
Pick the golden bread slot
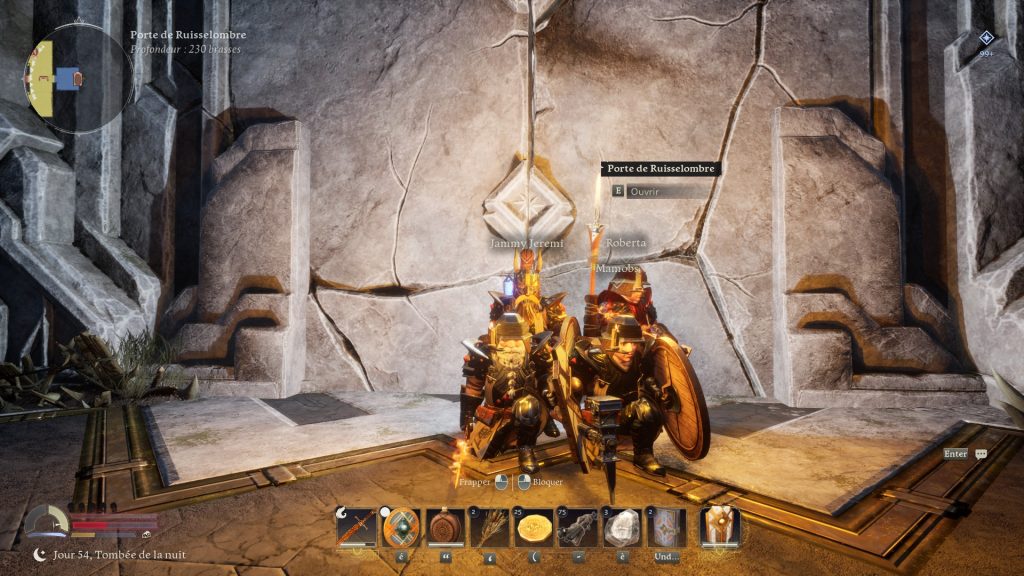[x=534, y=527]
